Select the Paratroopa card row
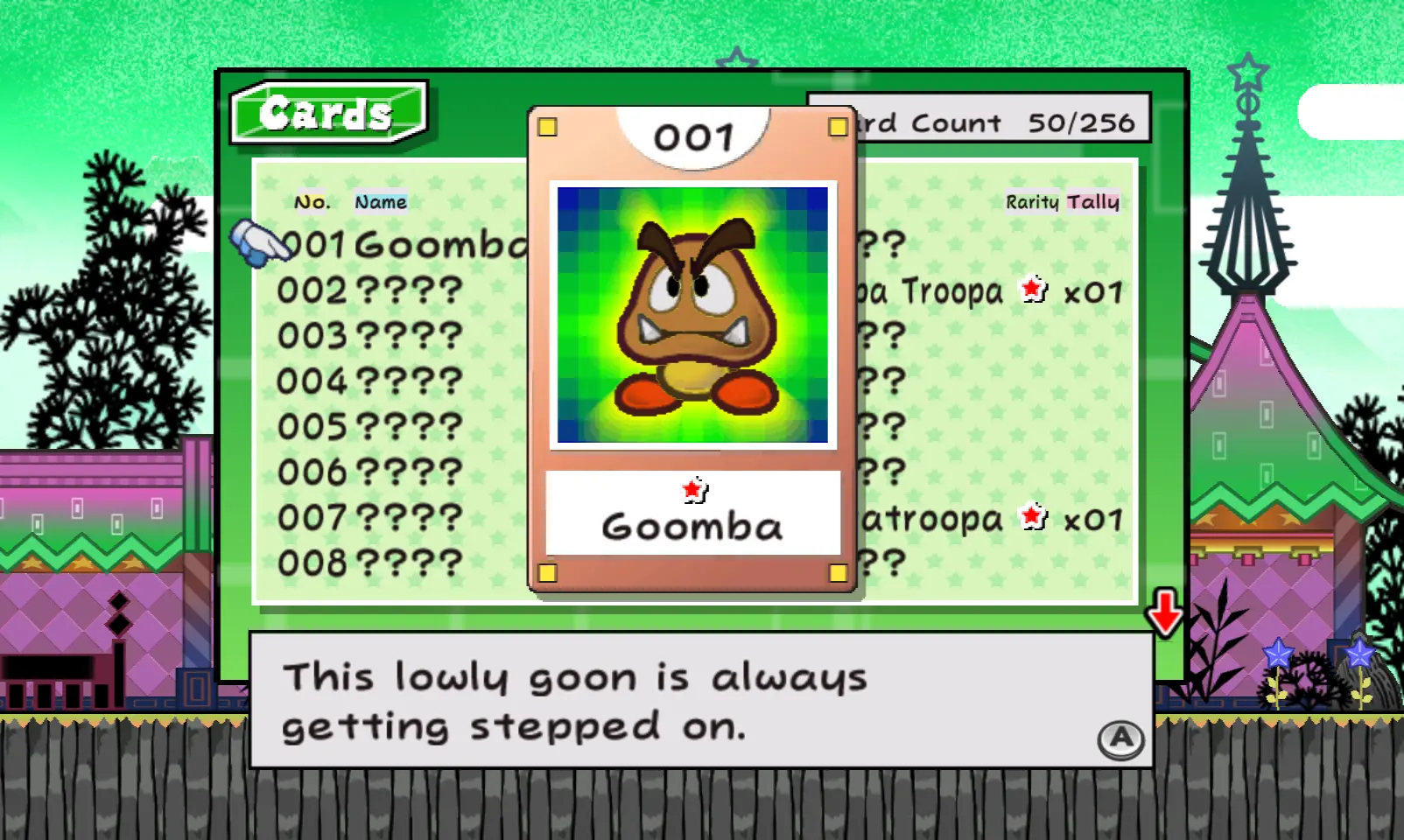The height and width of the screenshot is (840, 1404). pyautogui.click(x=989, y=520)
